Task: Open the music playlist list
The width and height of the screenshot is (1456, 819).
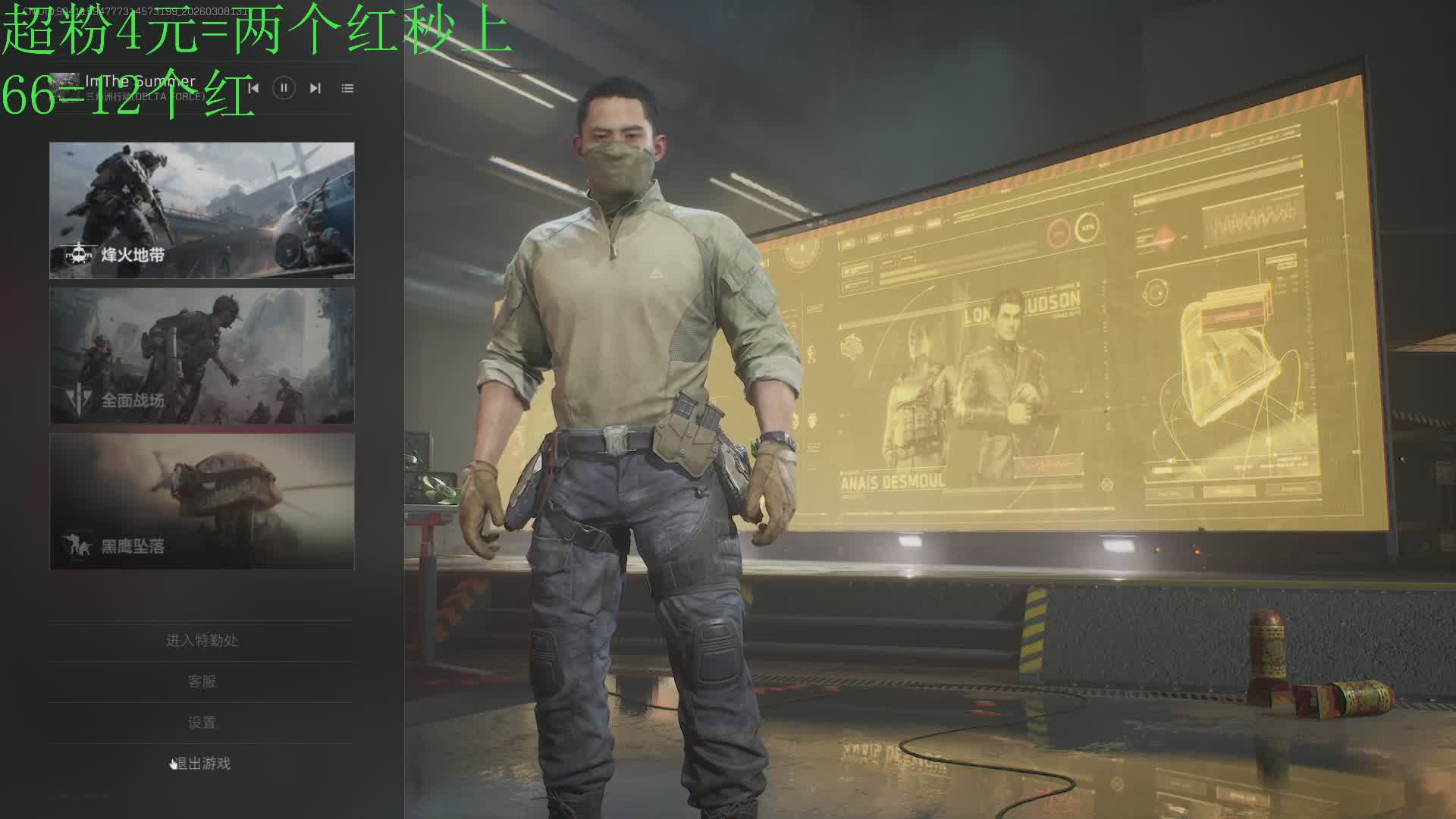Action: click(347, 89)
